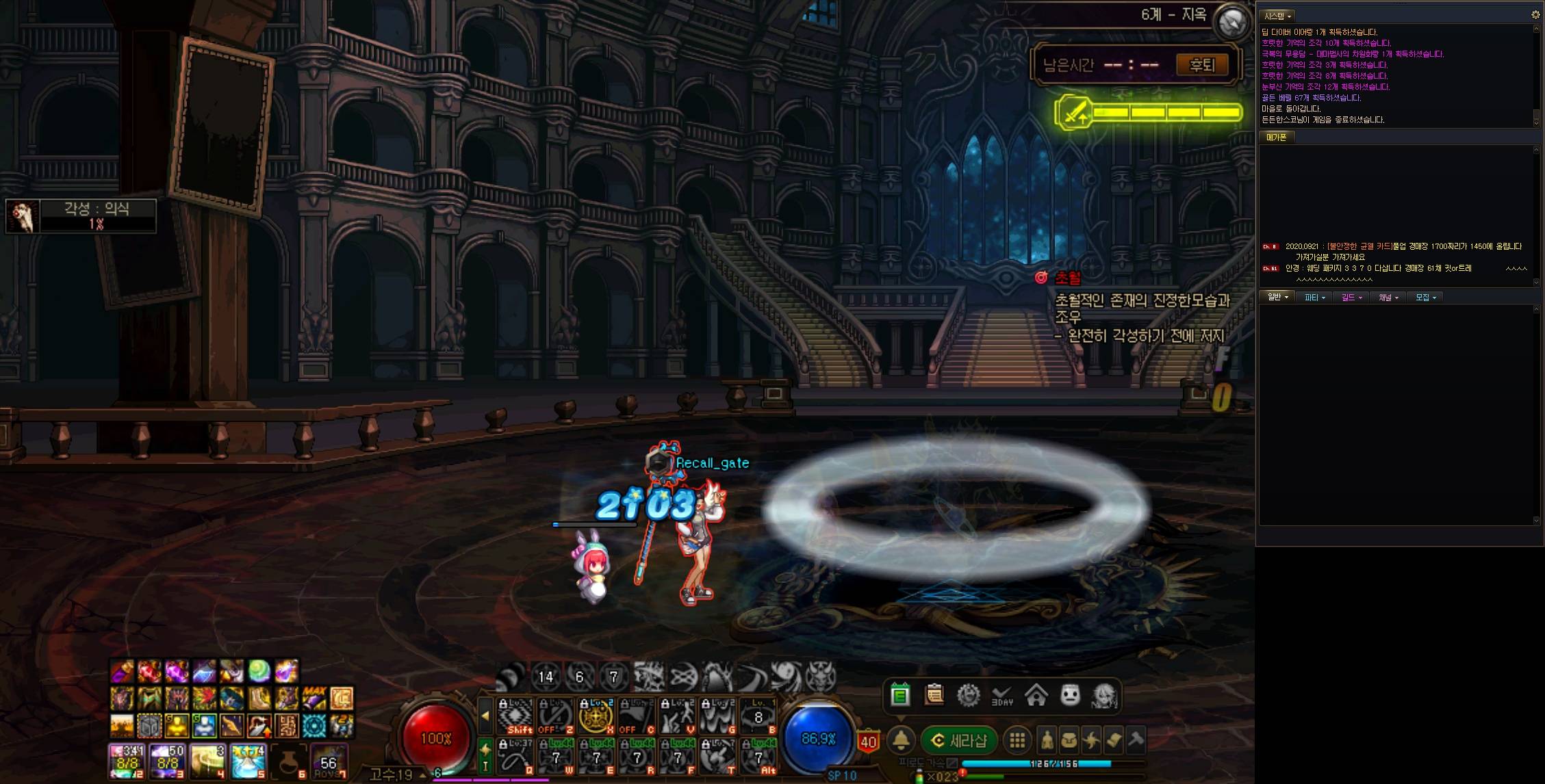Switch to the 길드 guild chat tab
1545x784 pixels.
pyautogui.click(x=1351, y=298)
